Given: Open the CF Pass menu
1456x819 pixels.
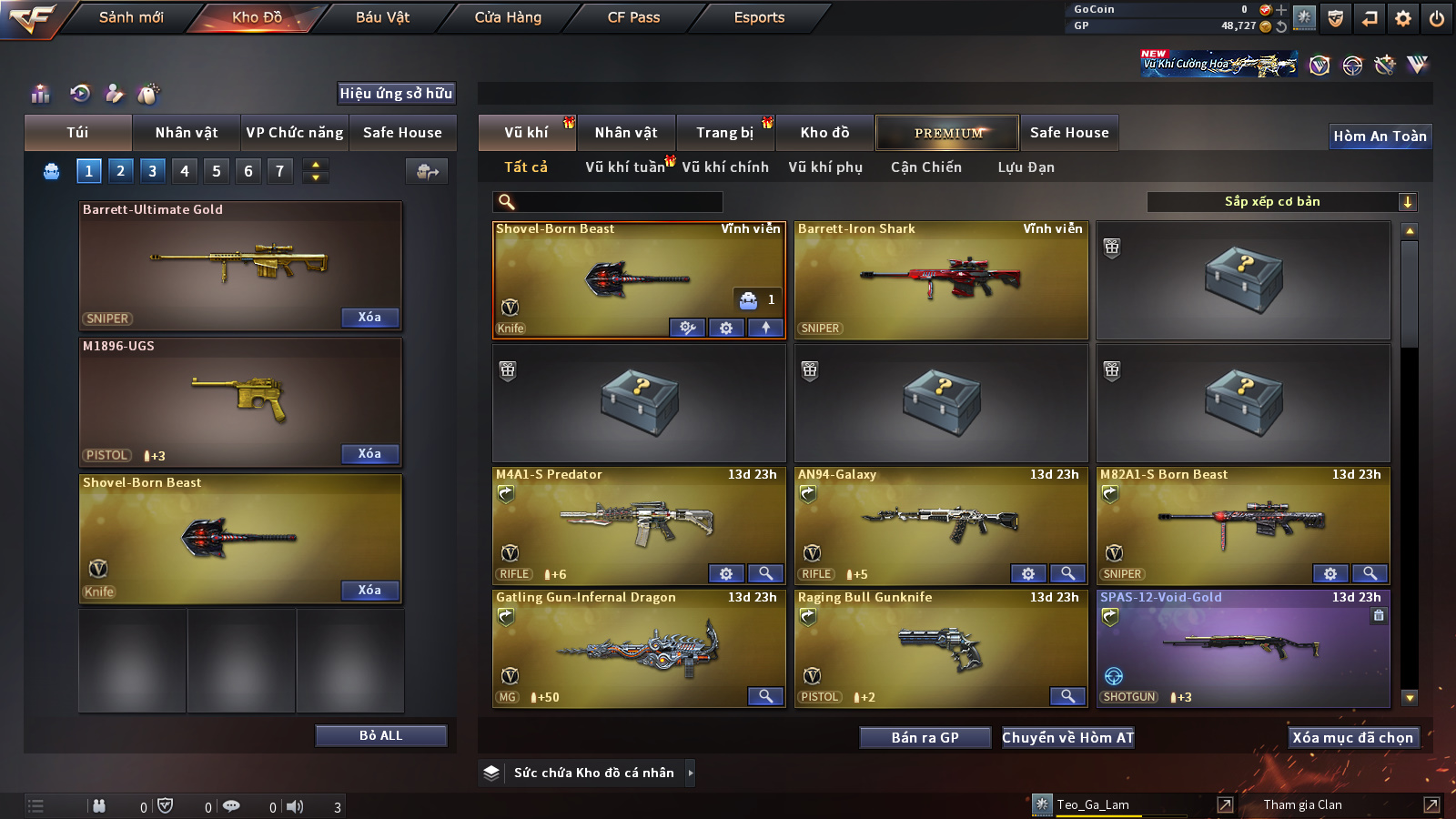Looking at the screenshot, I should 633,17.
